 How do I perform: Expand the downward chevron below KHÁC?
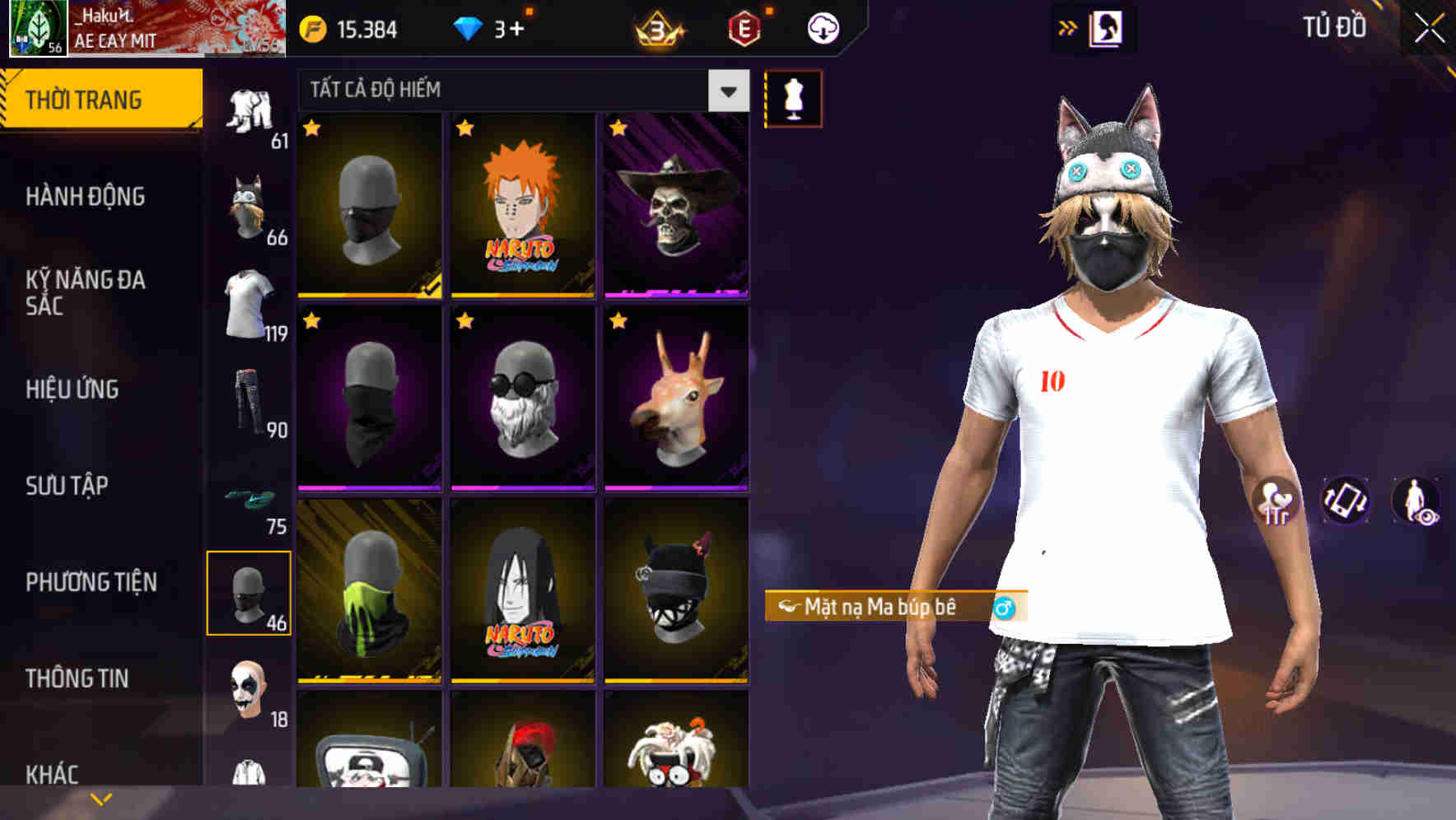coord(100,797)
